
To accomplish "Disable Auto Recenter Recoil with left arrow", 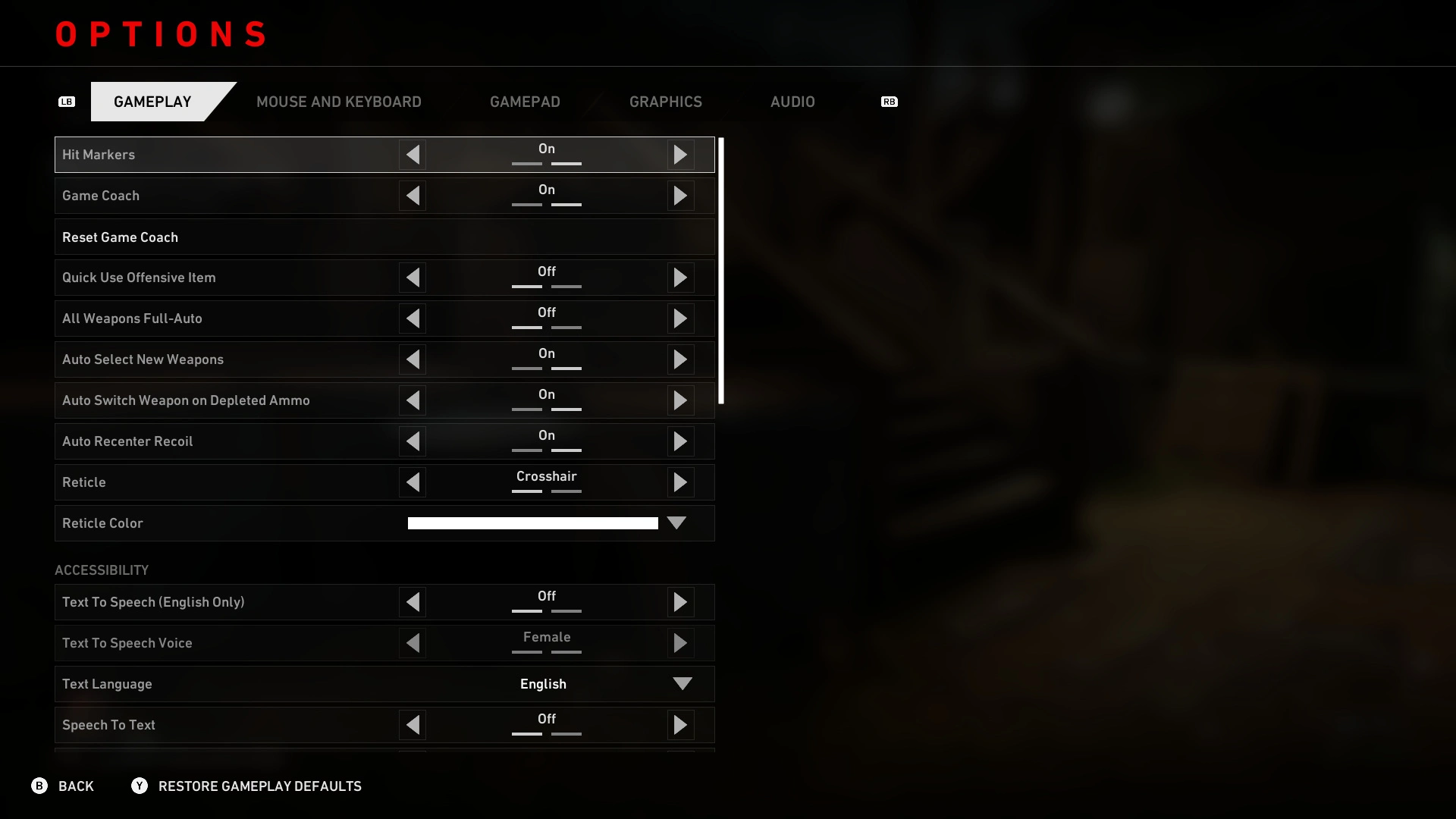I will (413, 441).
